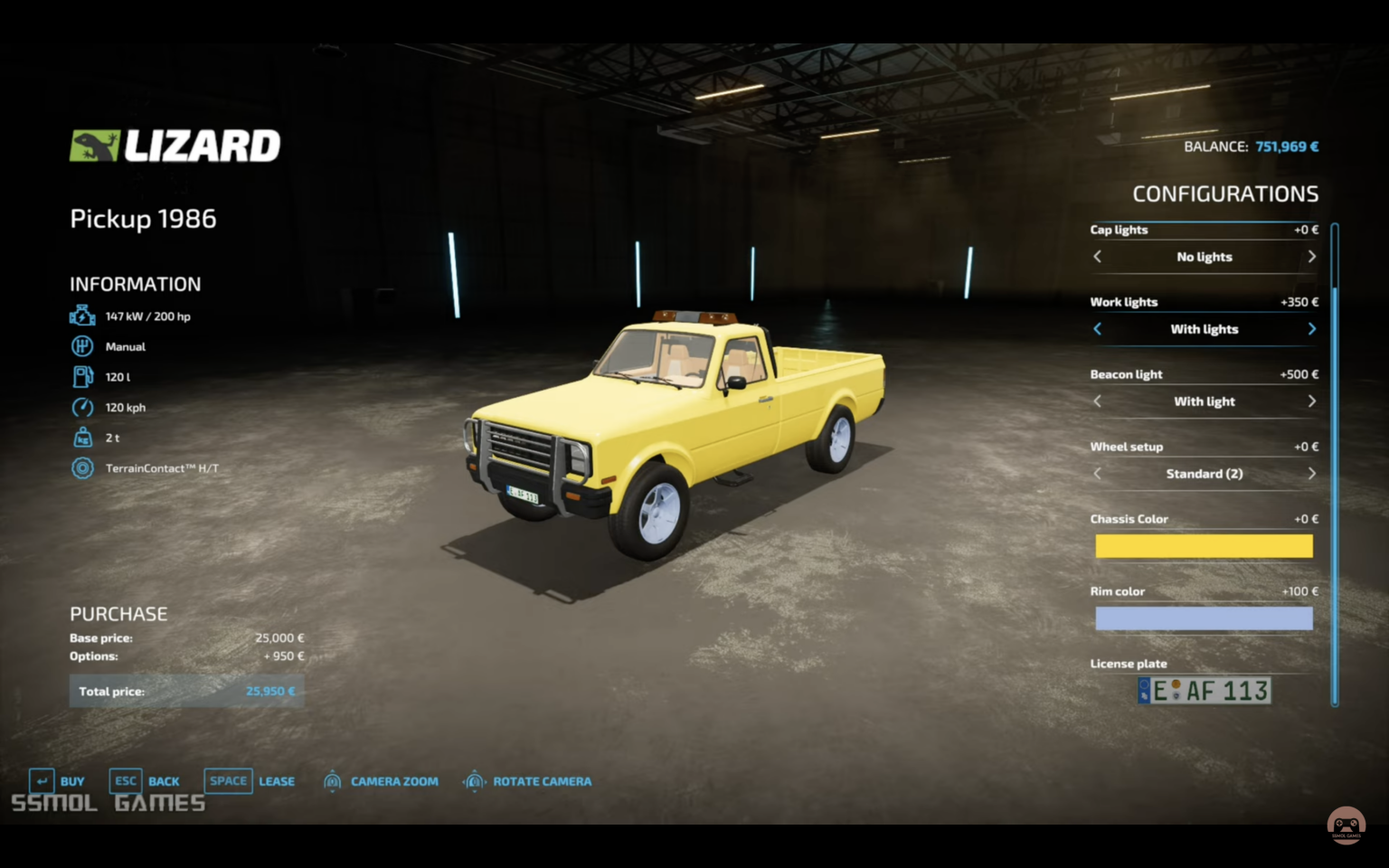Open the yellow Chassis Color swatch
Screen dimensions: 1389x868
point(1204,546)
